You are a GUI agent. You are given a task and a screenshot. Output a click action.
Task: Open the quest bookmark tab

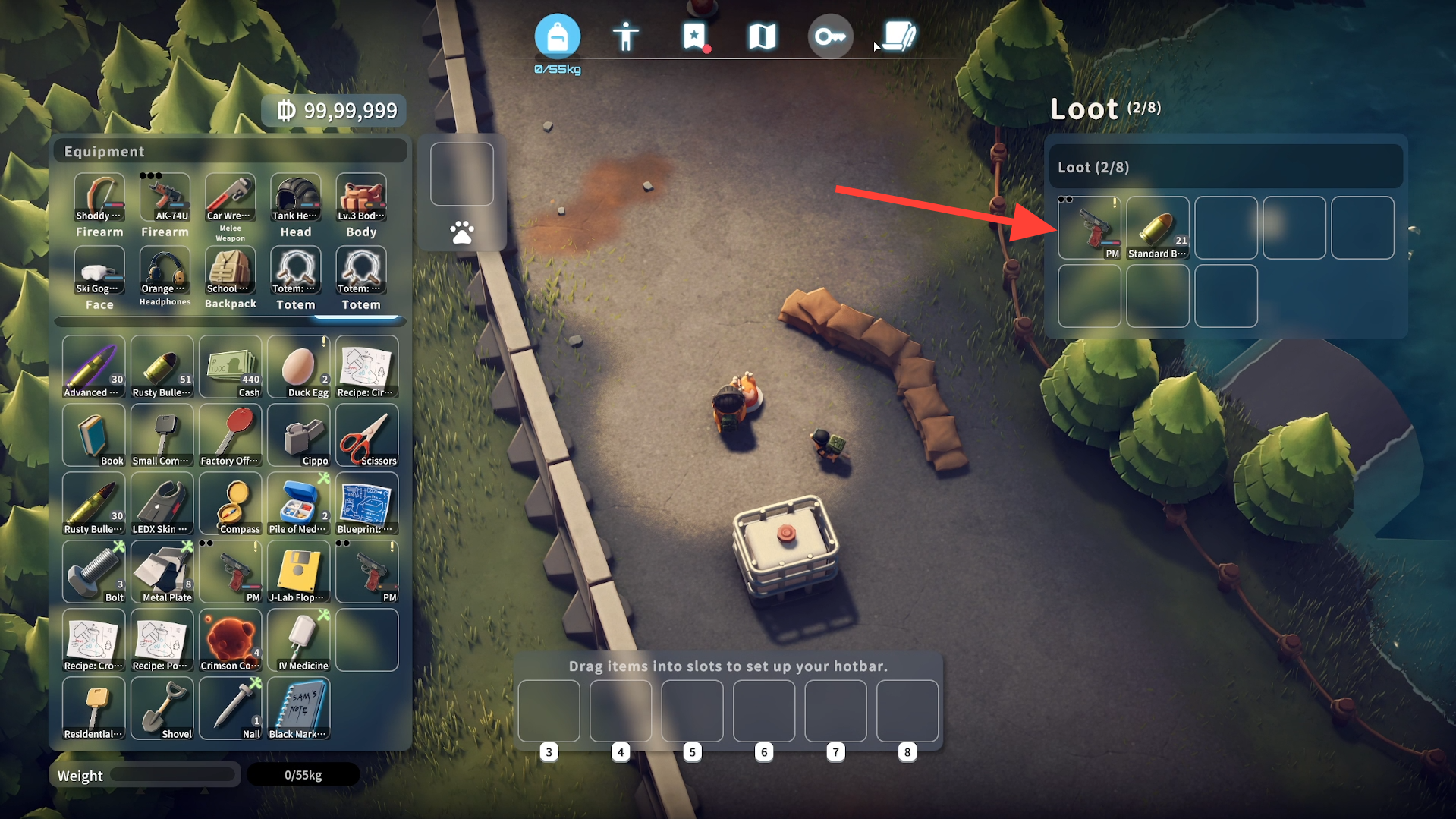click(693, 36)
